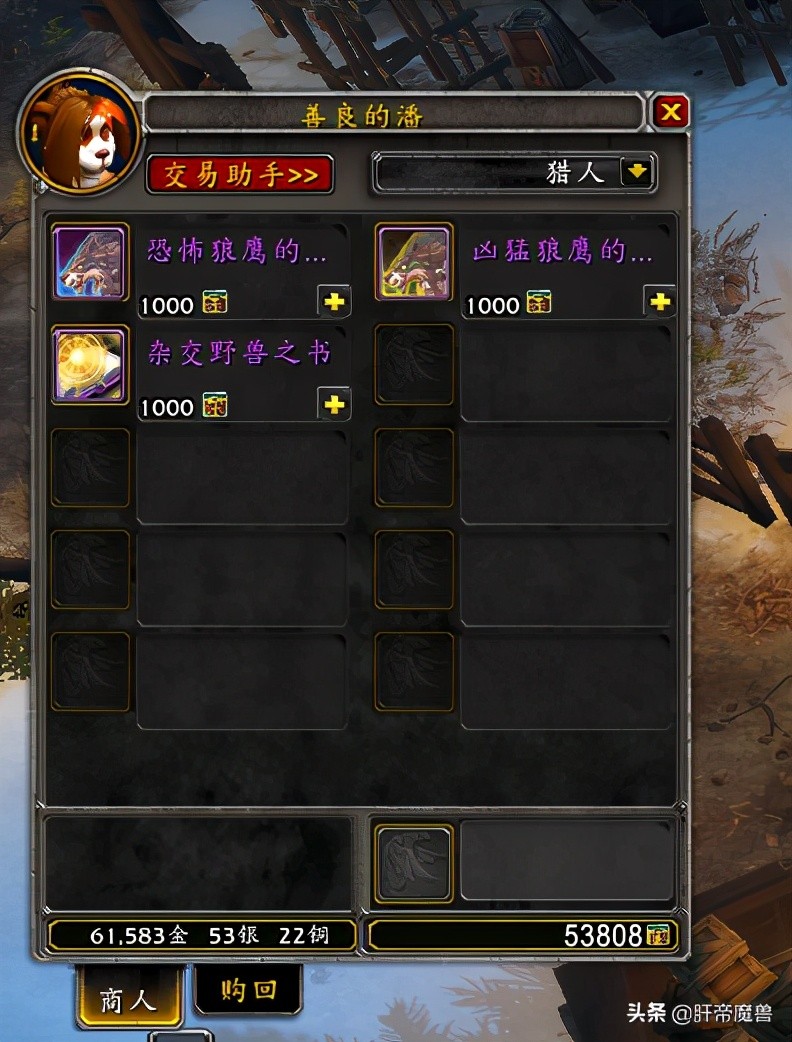Image resolution: width=792 pixels, height=1042 pixels.
Task: Open the 交易助手 trade assistant
Action: (240, 175)
